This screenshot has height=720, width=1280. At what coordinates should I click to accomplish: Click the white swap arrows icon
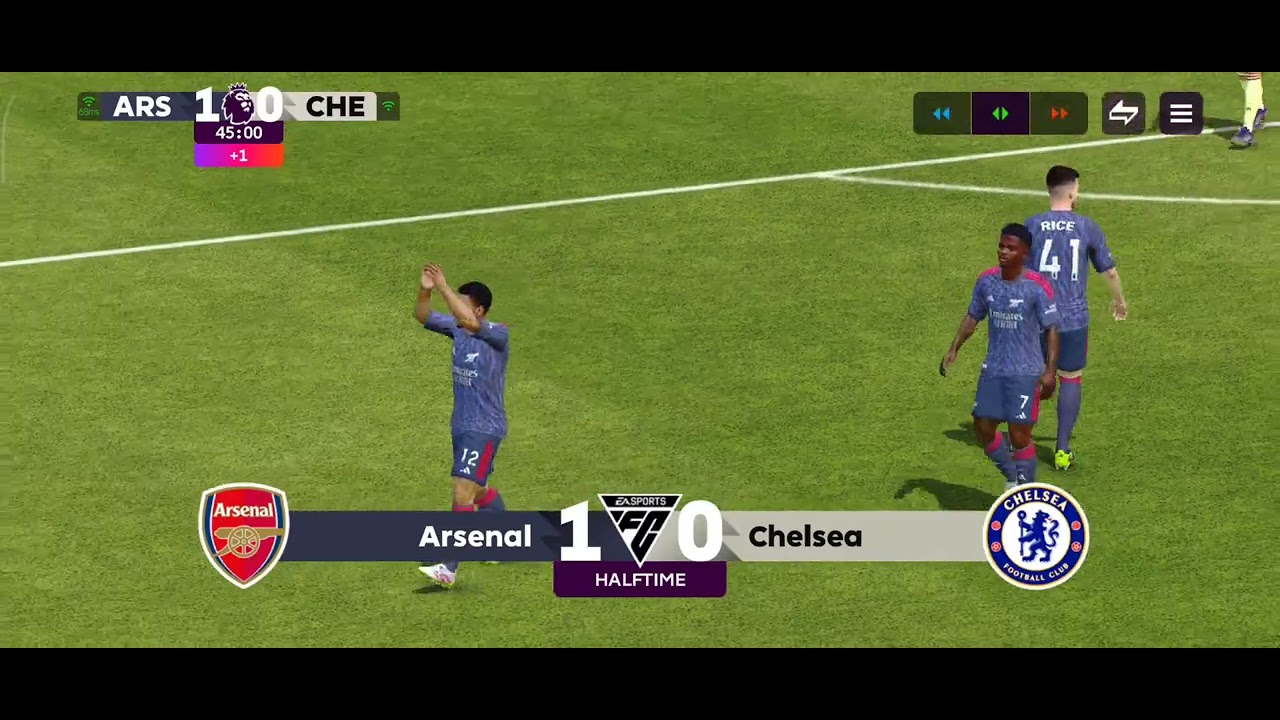1123,114
